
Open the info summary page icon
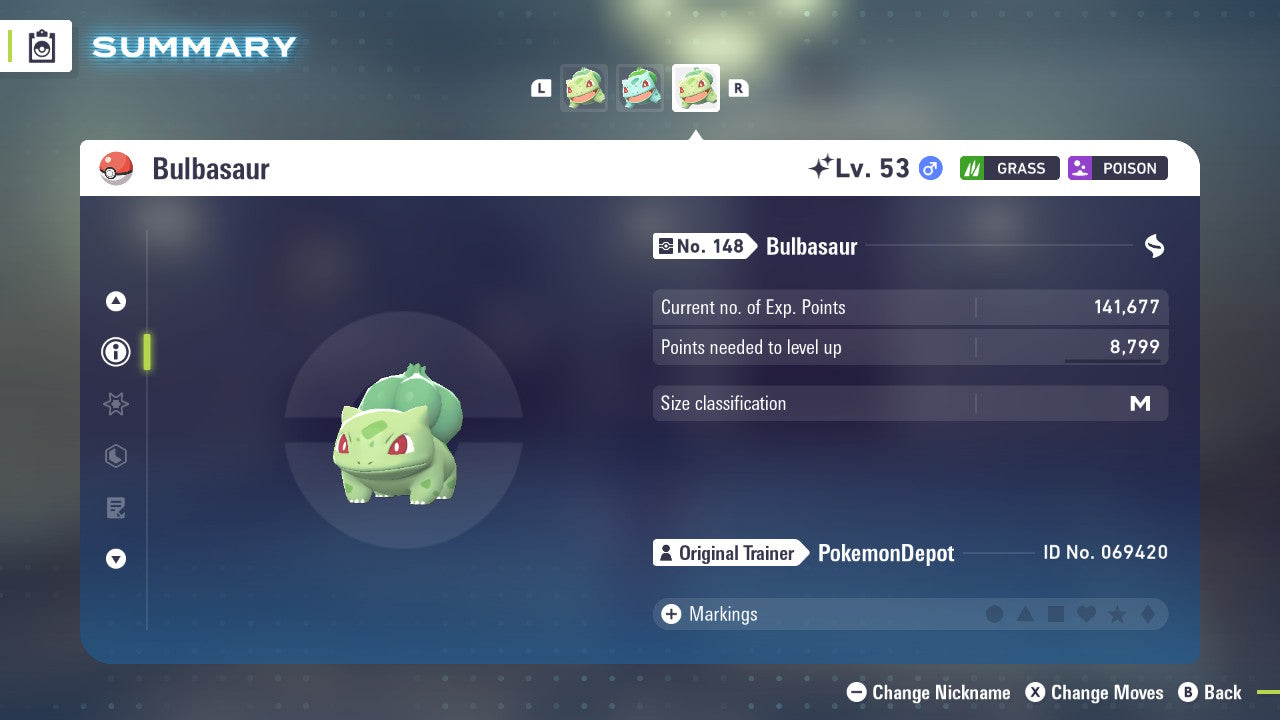pos(115,351)
